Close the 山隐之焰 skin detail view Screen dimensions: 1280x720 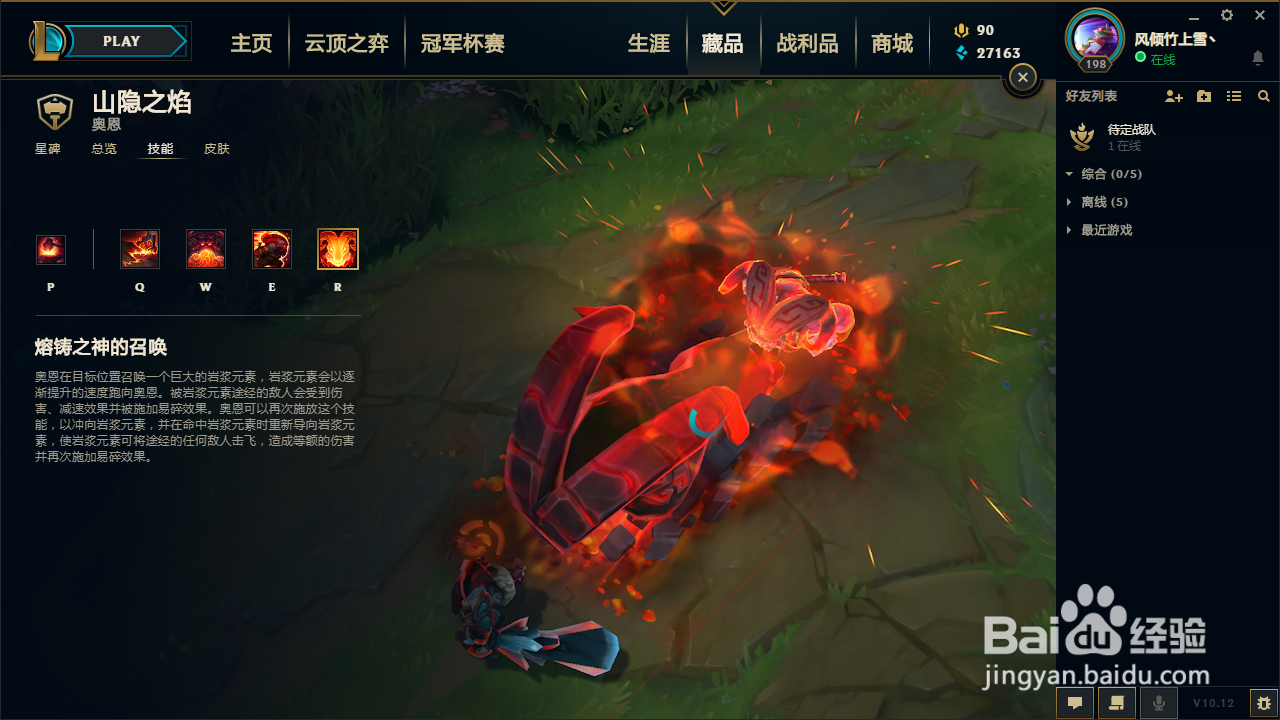[x=1021, y=76]
